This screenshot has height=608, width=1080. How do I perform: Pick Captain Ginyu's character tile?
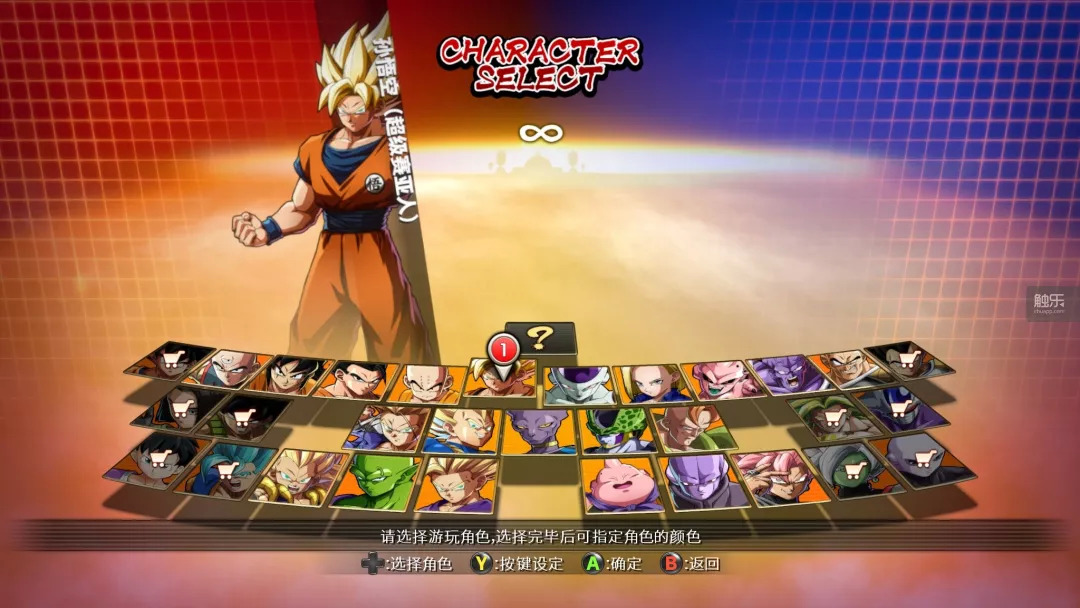click(785, 374)
